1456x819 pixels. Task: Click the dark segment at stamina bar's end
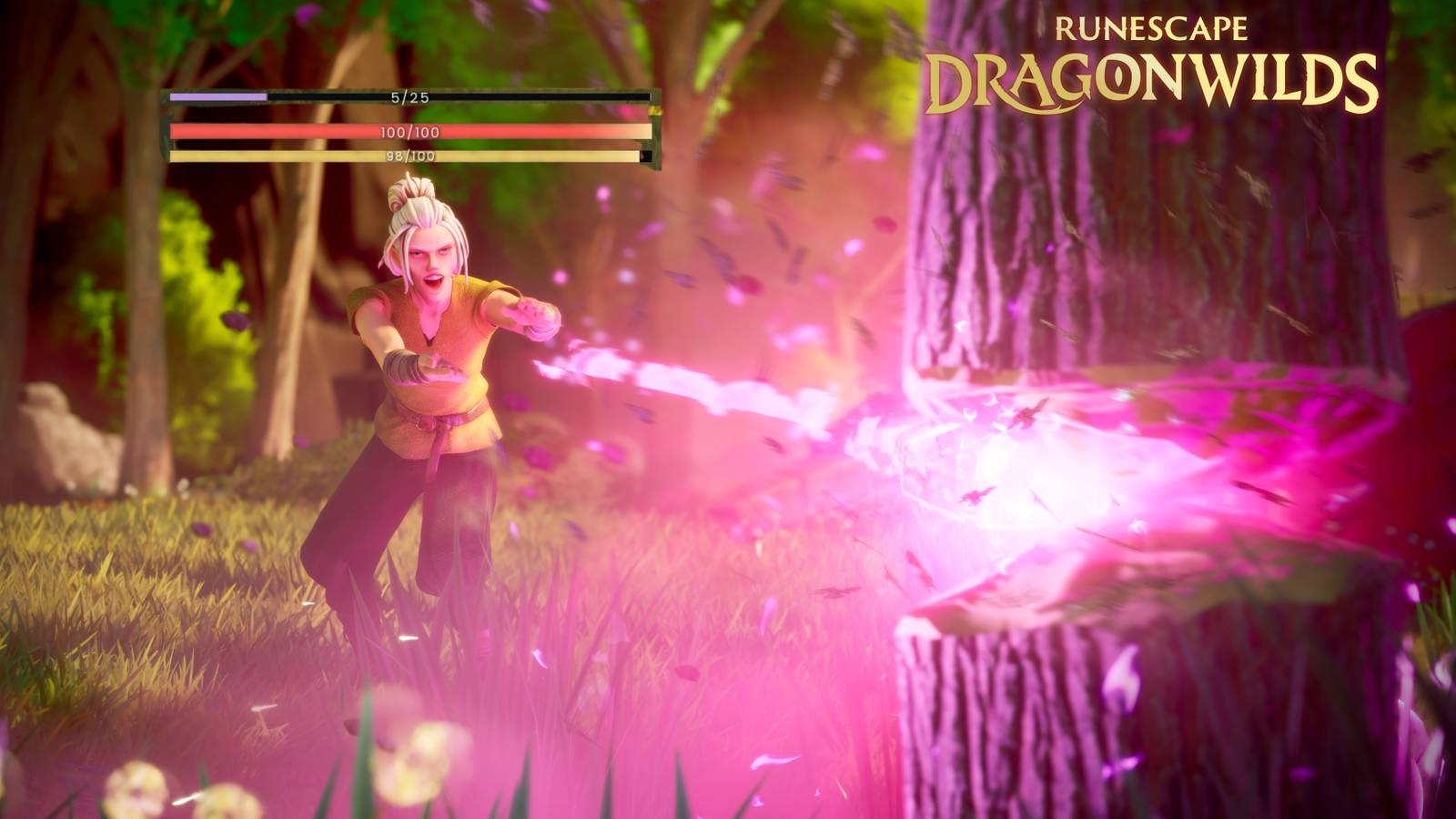[x=646, y=157]
